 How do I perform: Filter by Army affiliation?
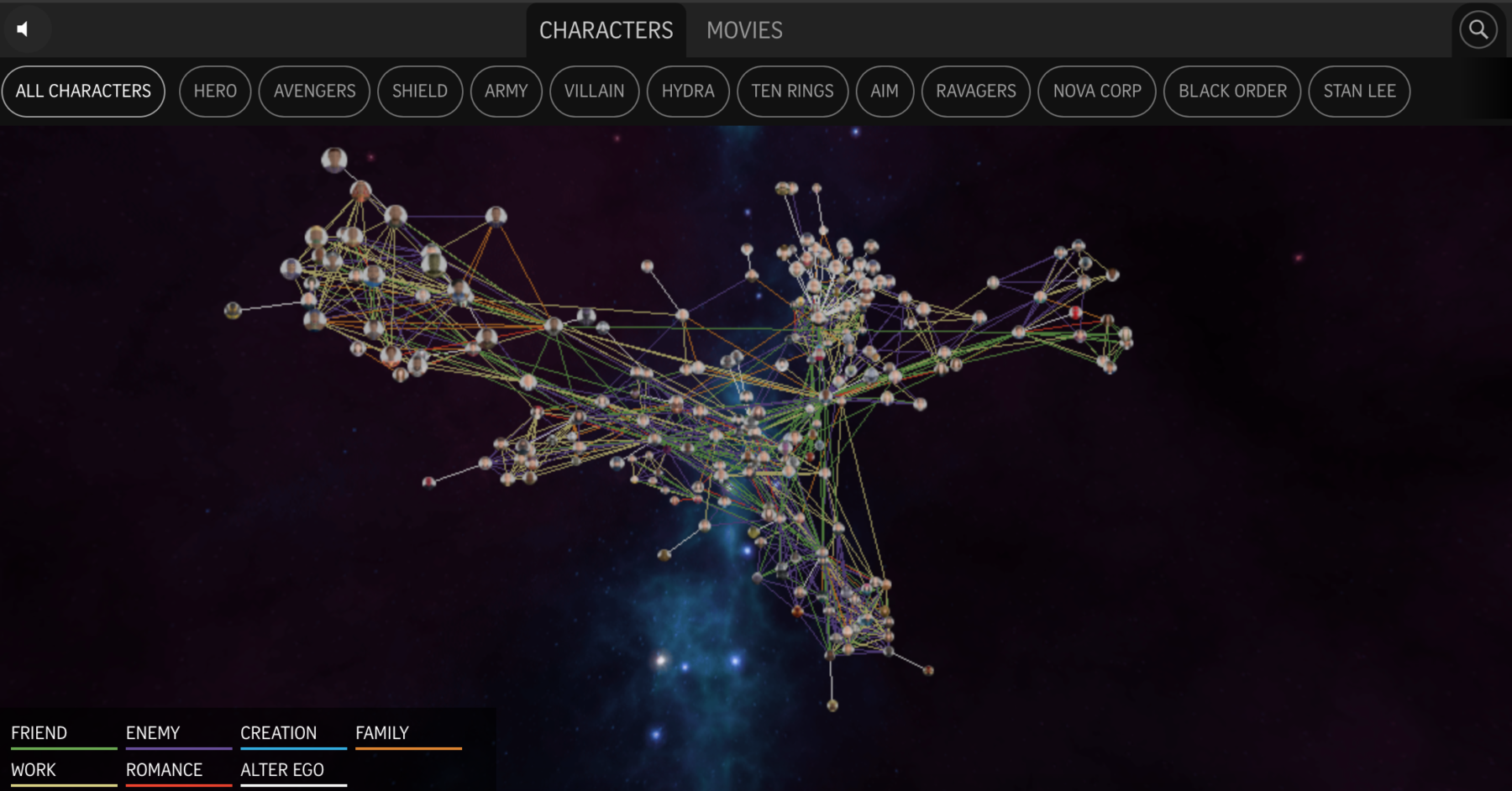click(506, 92)
